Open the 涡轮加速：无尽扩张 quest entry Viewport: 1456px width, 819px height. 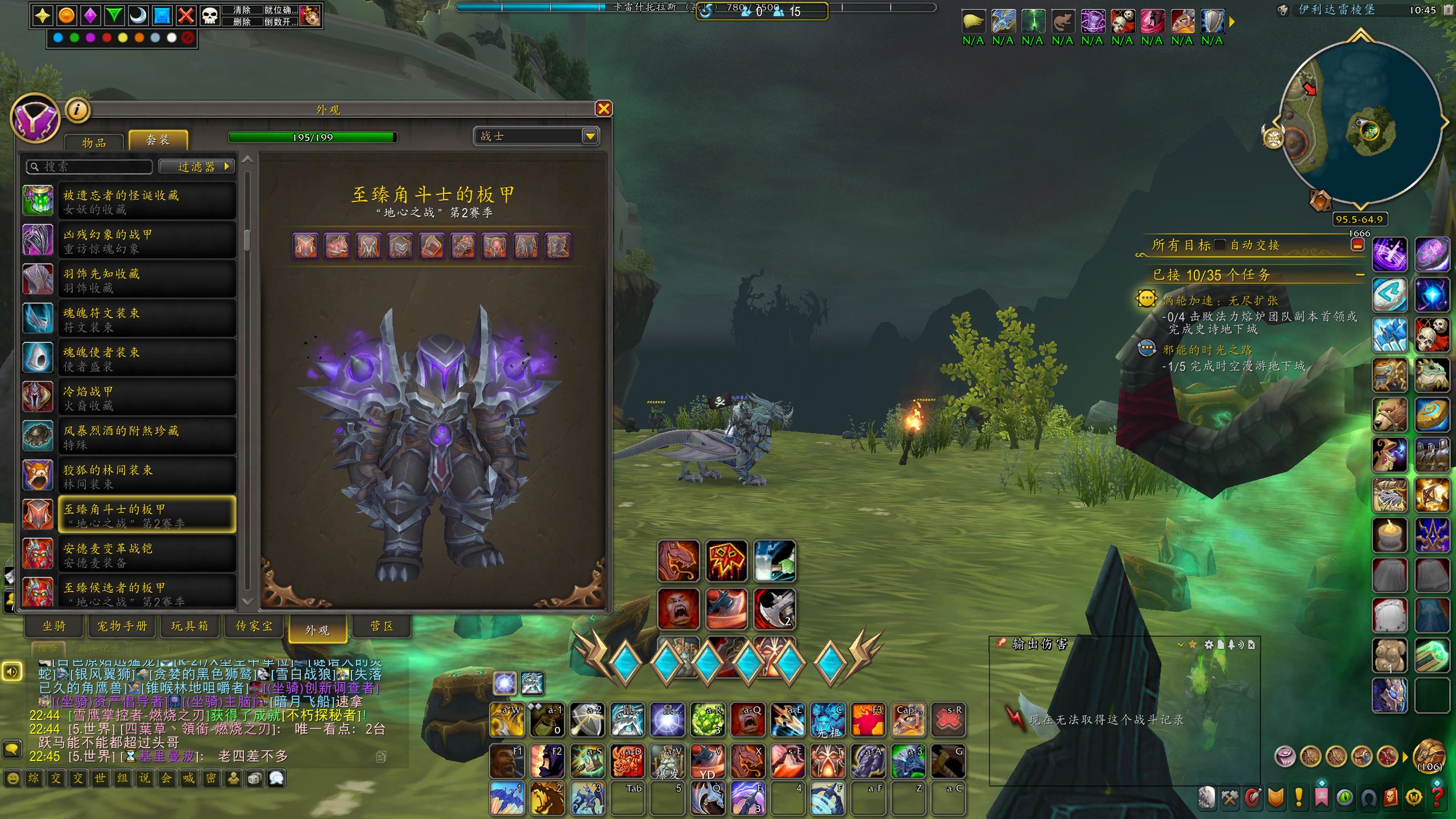1220,300
